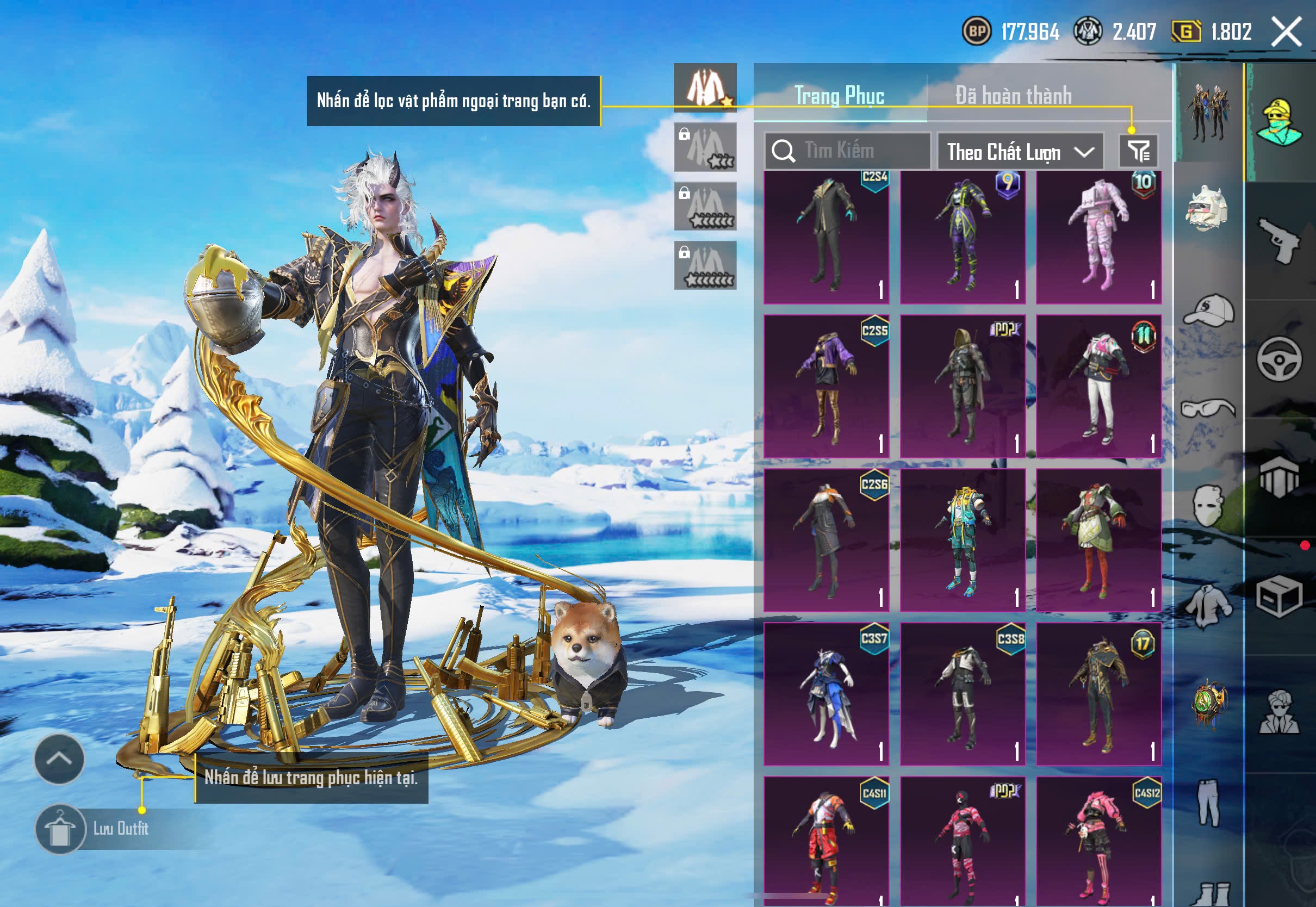Open the crate box category
This screenshot has height=907, width=1316.
(x=1279, y=597)
